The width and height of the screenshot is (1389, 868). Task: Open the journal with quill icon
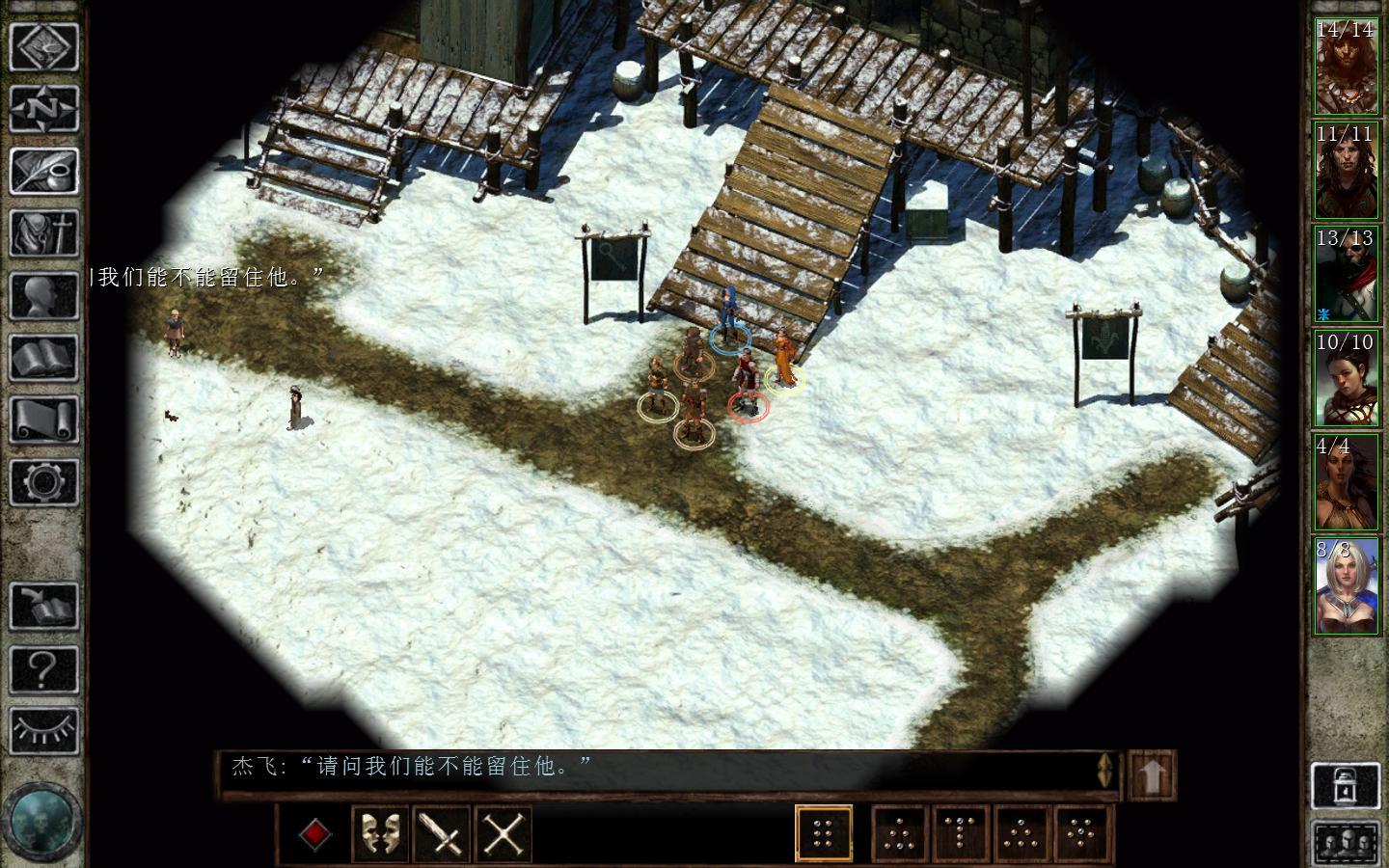tap(43, 172)
